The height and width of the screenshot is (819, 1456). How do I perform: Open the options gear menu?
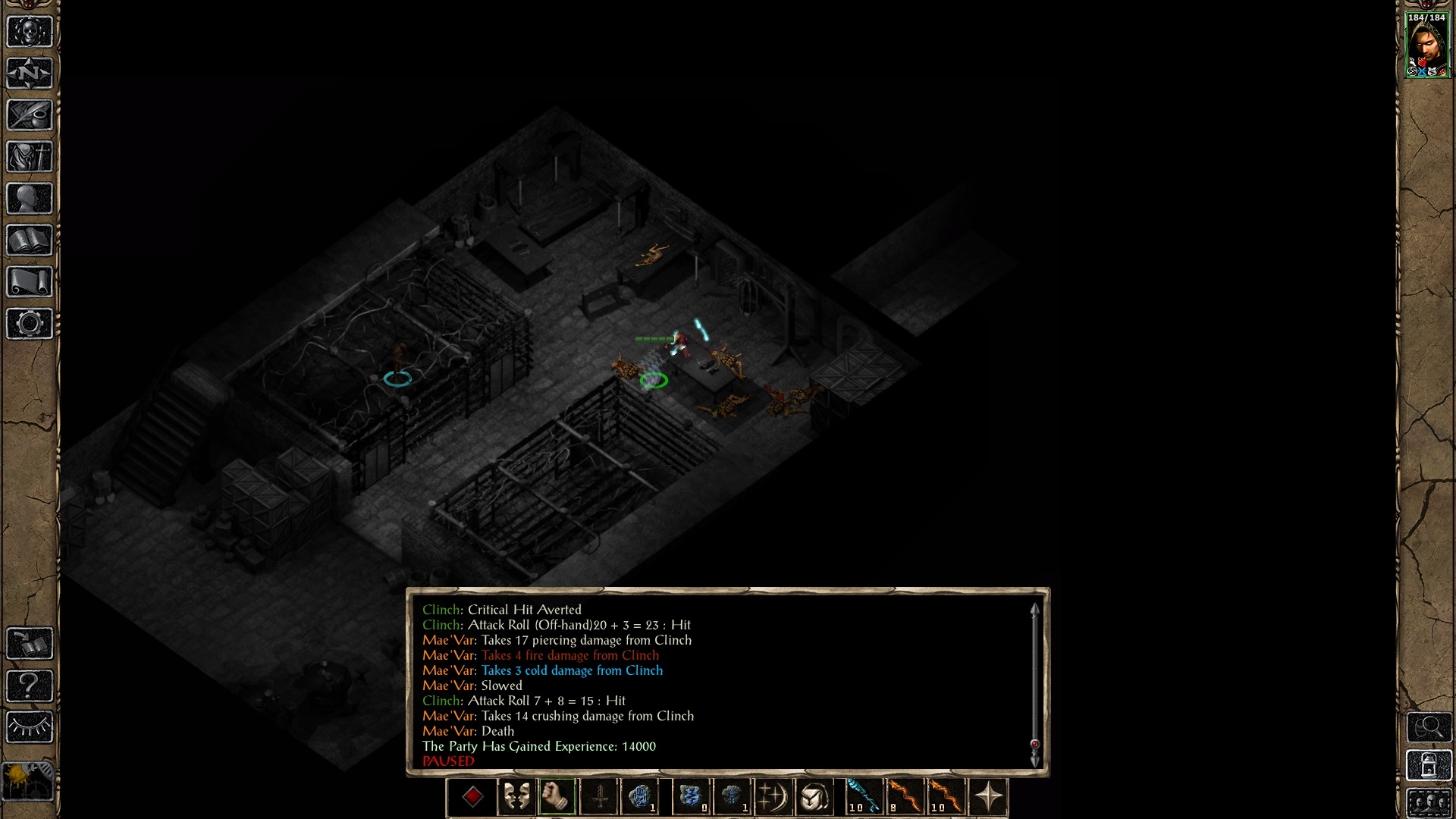click(30, 324)
